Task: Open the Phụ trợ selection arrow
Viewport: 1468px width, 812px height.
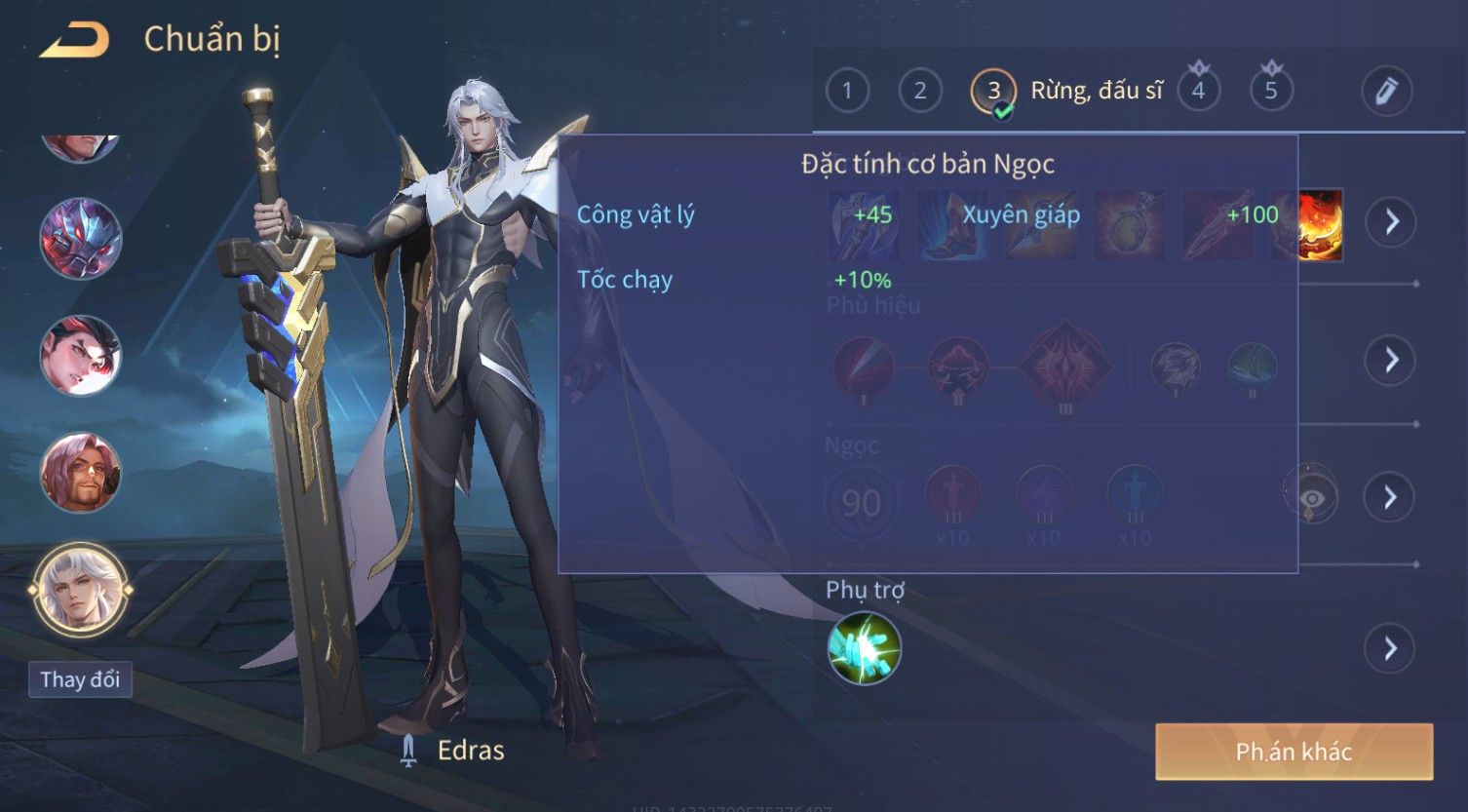Action: [1390, 648]
